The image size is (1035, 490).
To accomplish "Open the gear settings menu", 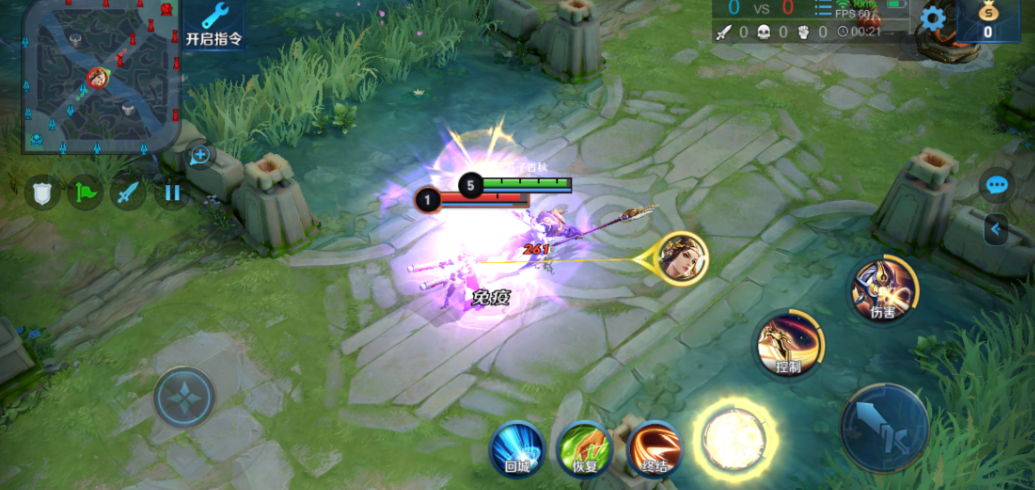I will 932,18.
